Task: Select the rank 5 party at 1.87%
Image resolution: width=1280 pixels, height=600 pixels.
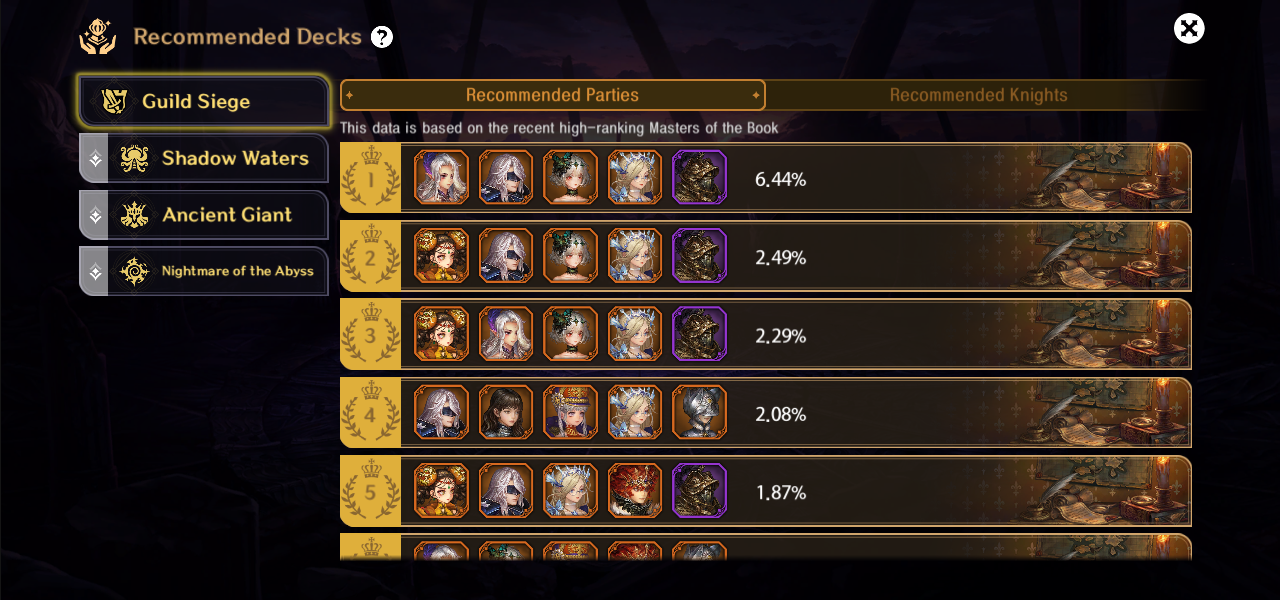Action: click(900, 491)
